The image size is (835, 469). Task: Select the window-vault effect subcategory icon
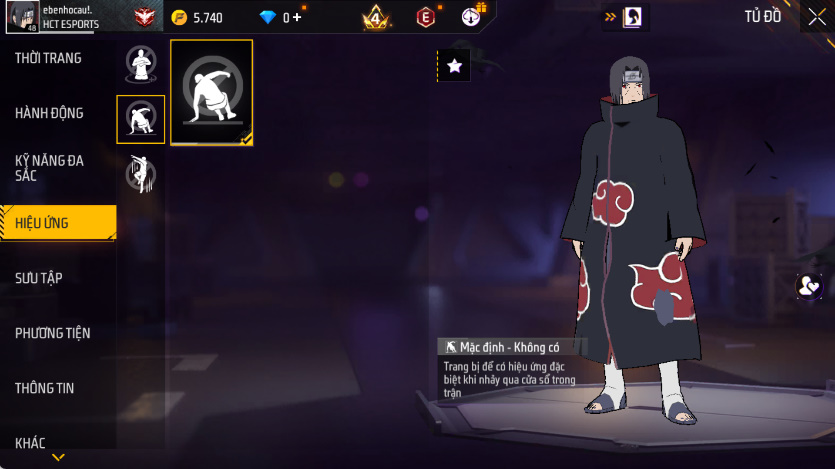click(140, 120)
